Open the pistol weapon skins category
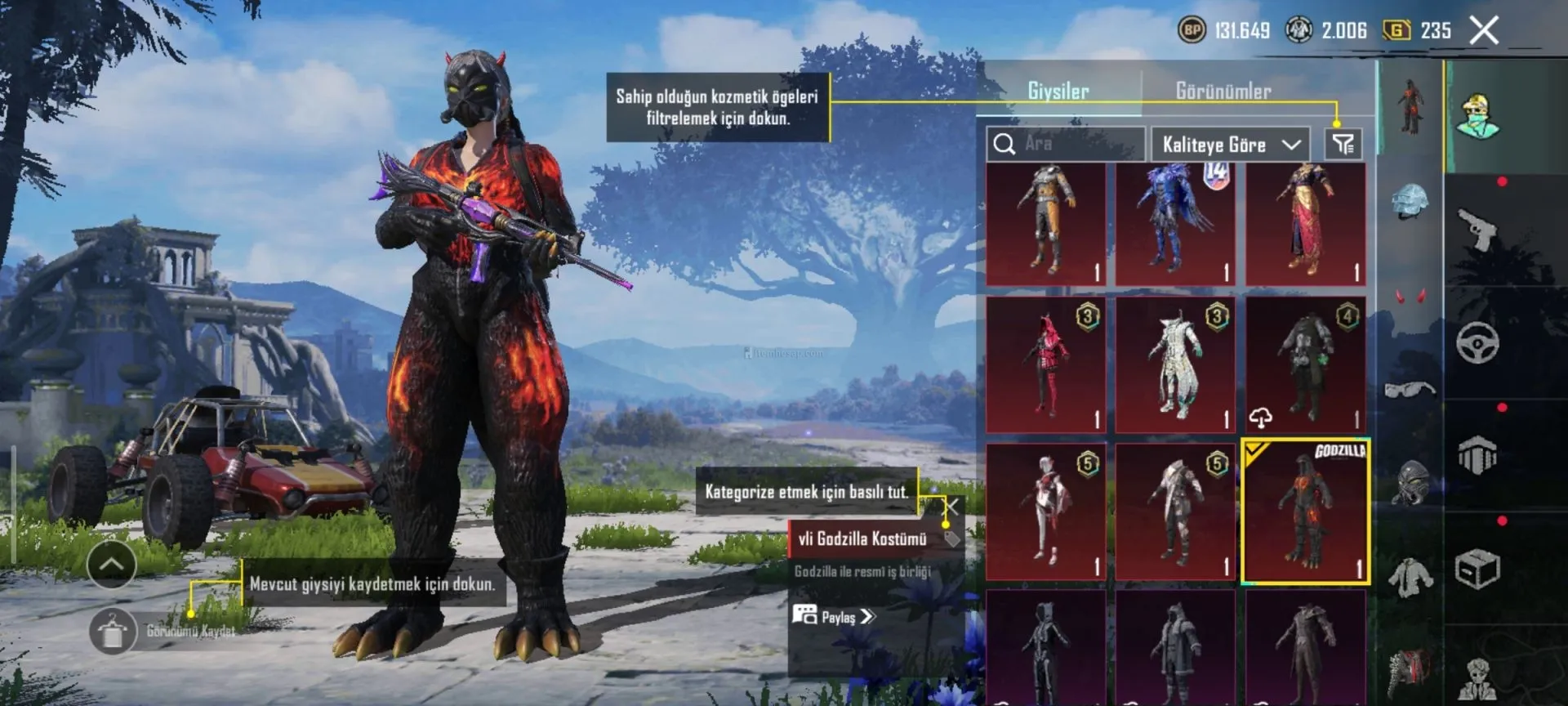The width and height of the screenshot is (1568, 706). (x=1477, y=230)
